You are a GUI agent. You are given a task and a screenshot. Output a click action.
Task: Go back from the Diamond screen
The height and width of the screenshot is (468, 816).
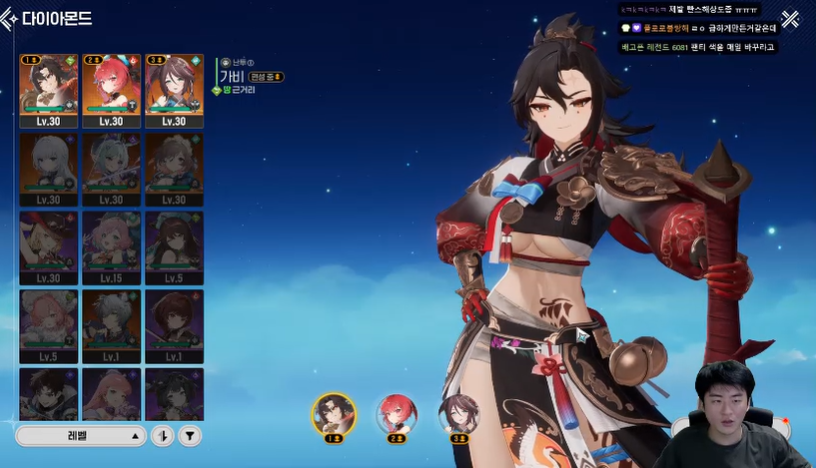click(x=13, y=17)
